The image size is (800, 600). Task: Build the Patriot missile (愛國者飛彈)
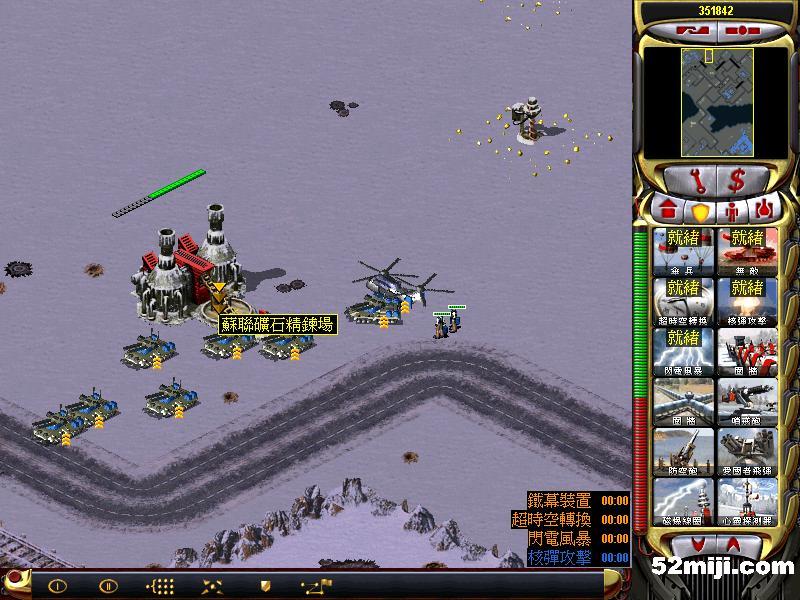pyautogui.click(x=746, y=451)
